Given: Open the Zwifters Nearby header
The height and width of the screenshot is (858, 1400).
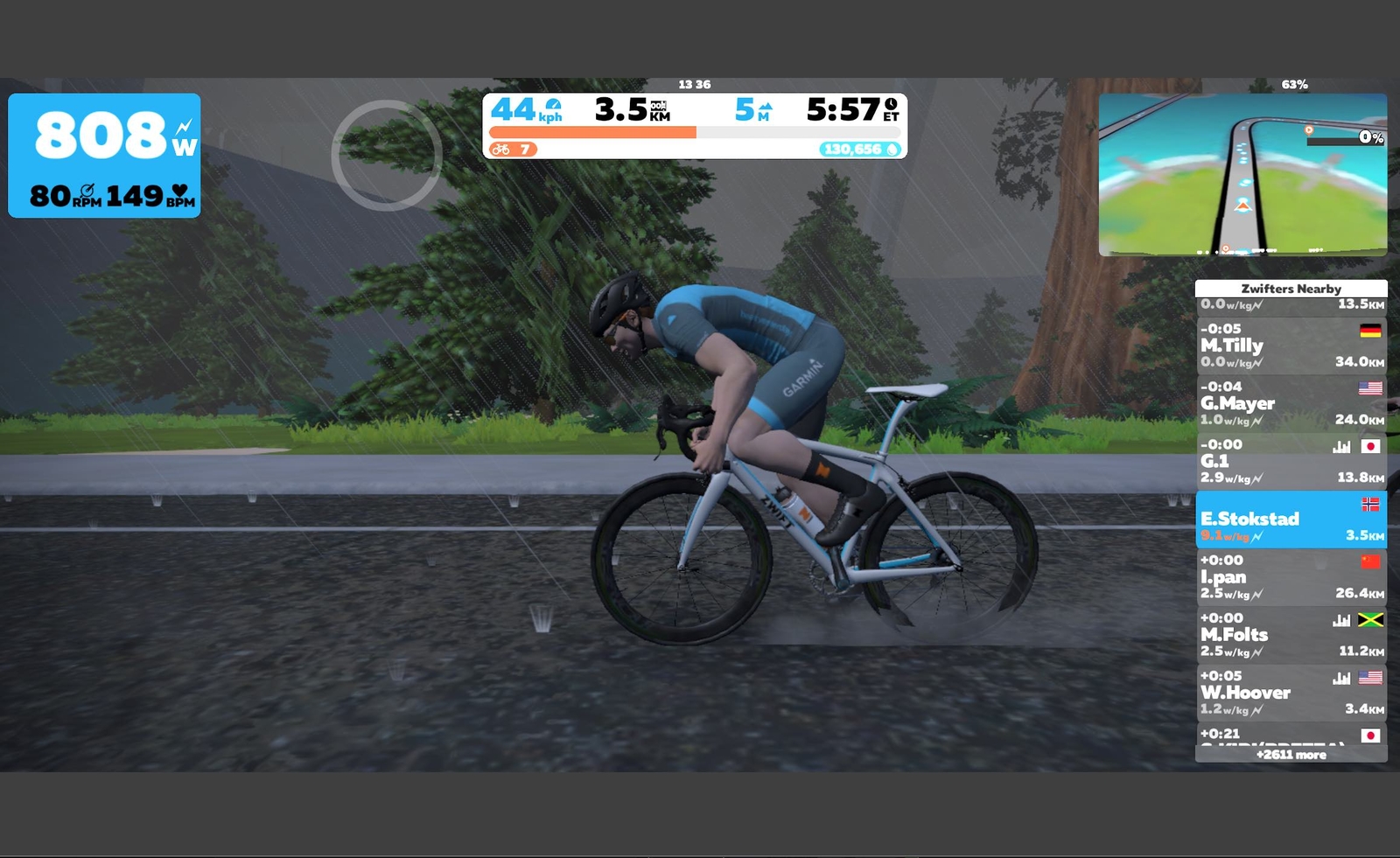Looking at the screenshot, I should click(1291, 289).
